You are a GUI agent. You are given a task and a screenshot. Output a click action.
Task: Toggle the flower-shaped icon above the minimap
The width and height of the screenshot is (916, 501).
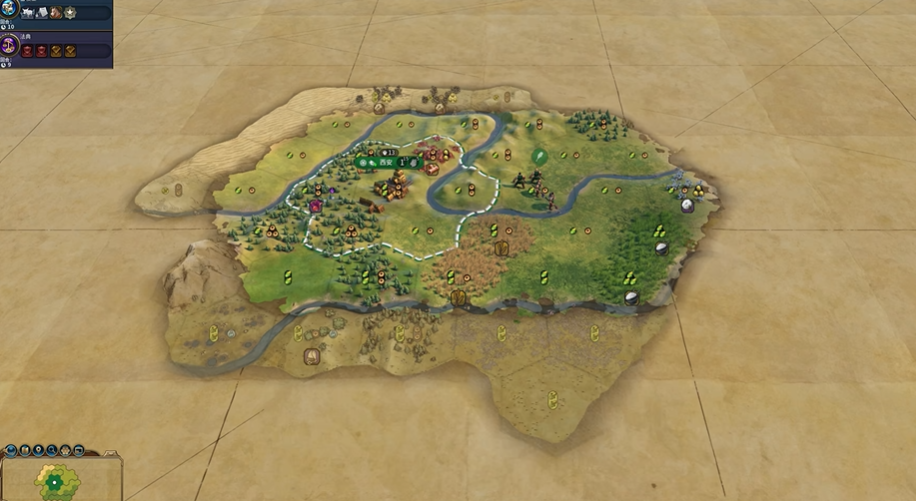click(x=65, y=451)
